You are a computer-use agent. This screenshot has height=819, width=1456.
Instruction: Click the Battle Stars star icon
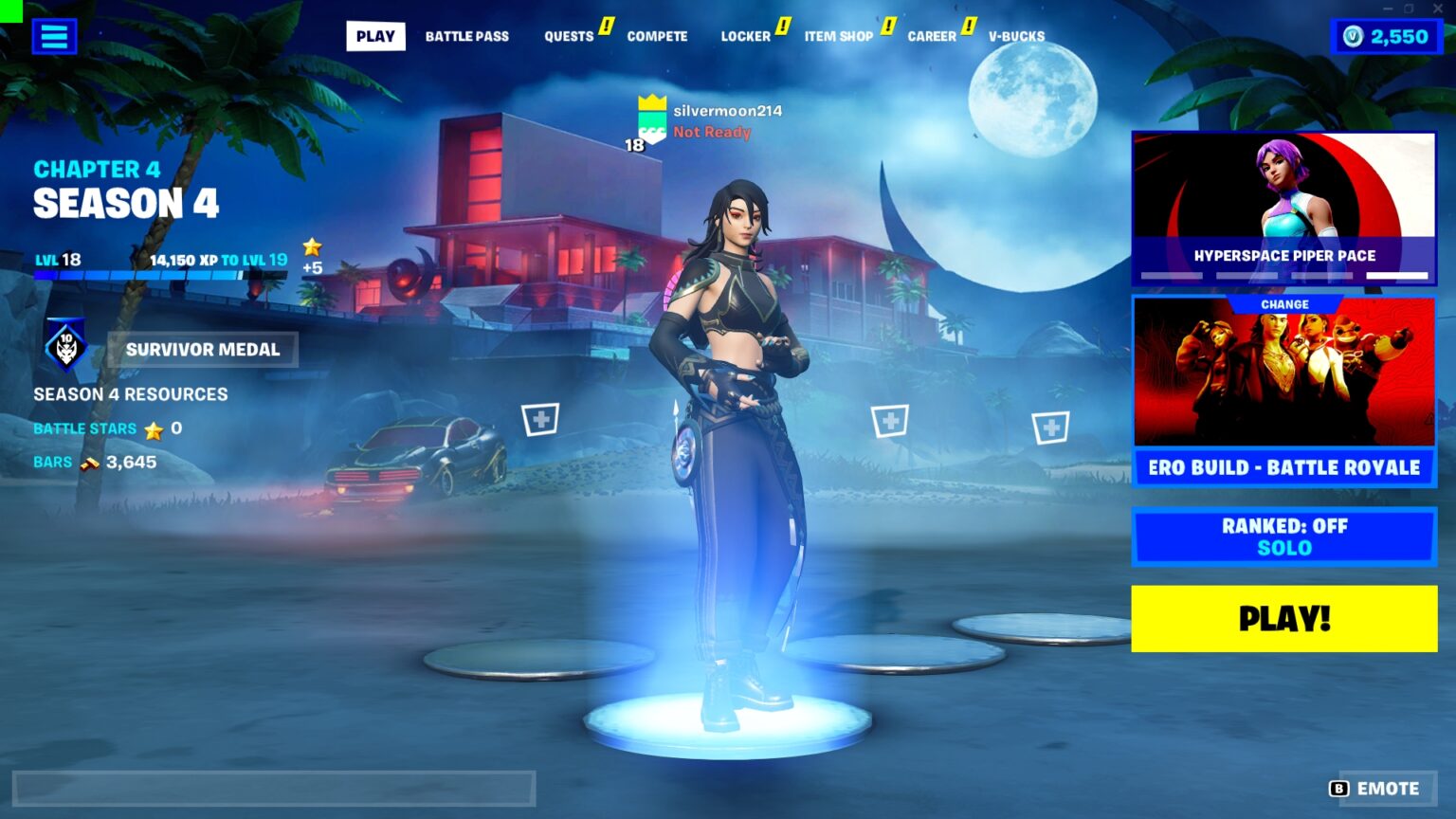pos(153,428)
